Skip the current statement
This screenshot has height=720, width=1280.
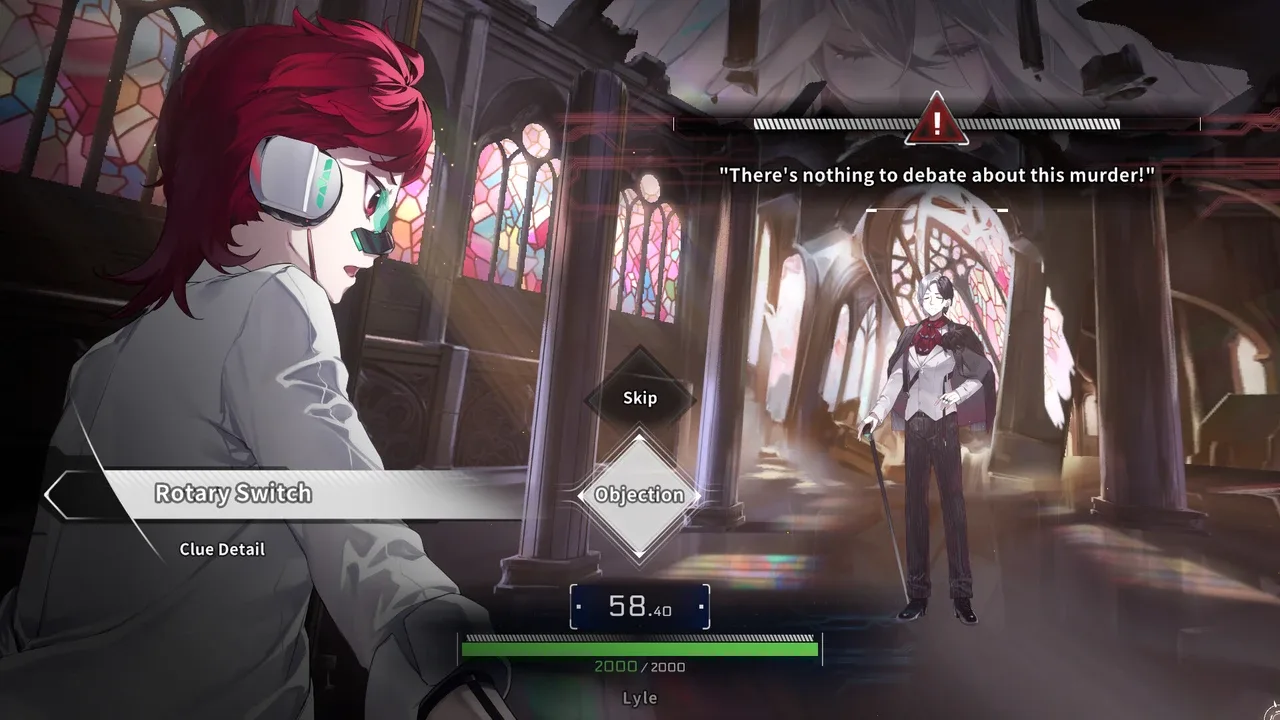pos(640,398)
